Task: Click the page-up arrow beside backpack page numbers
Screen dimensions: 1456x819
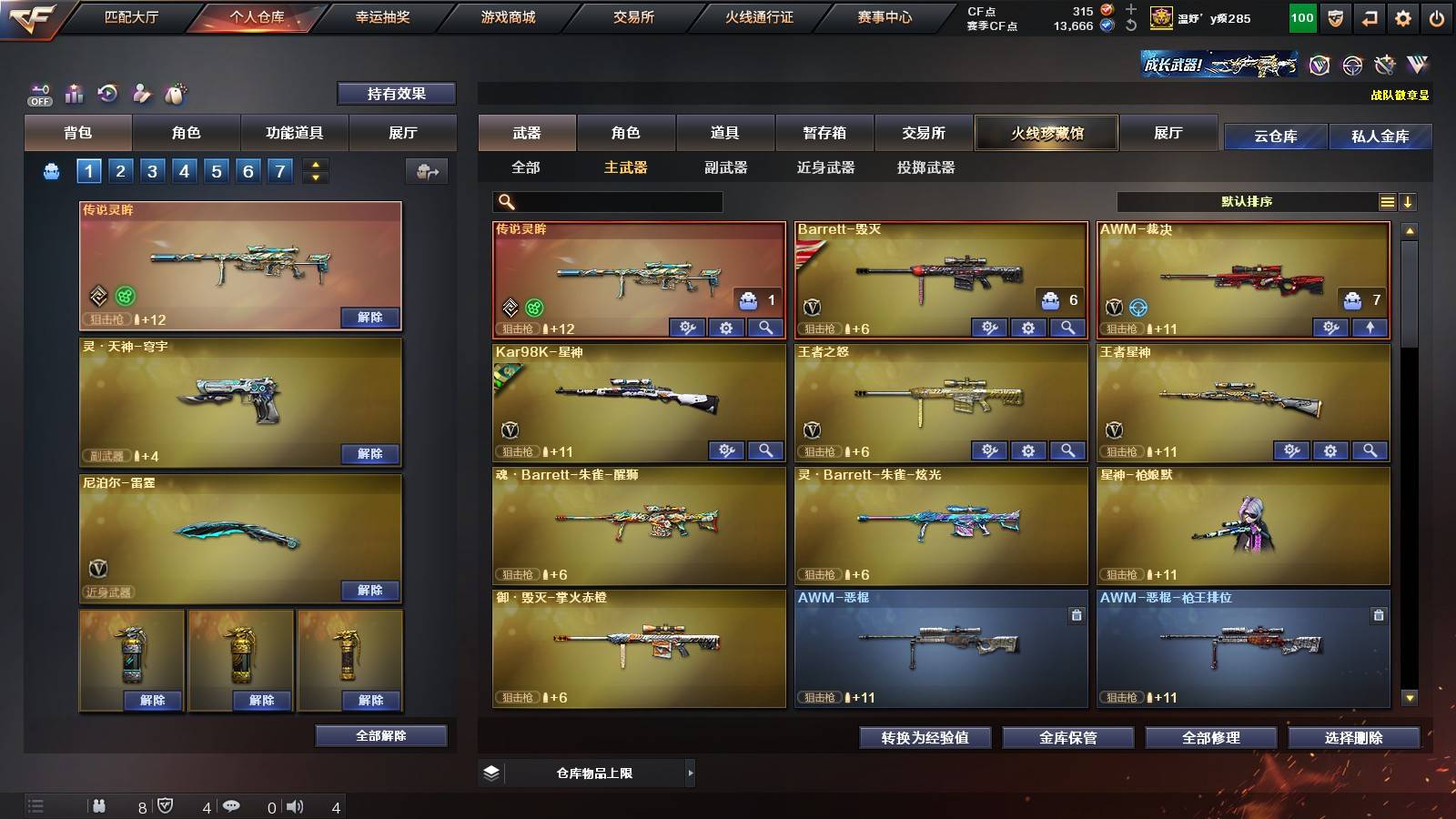Action: coord(314,164)
